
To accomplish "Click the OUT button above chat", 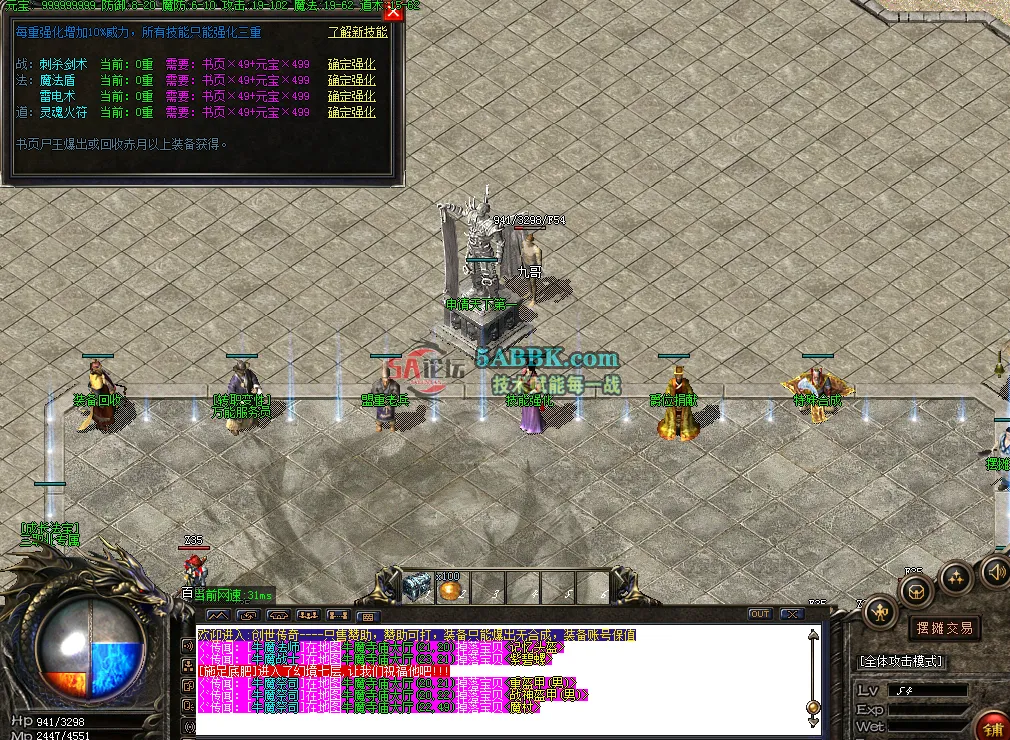I will click(760, 614).
